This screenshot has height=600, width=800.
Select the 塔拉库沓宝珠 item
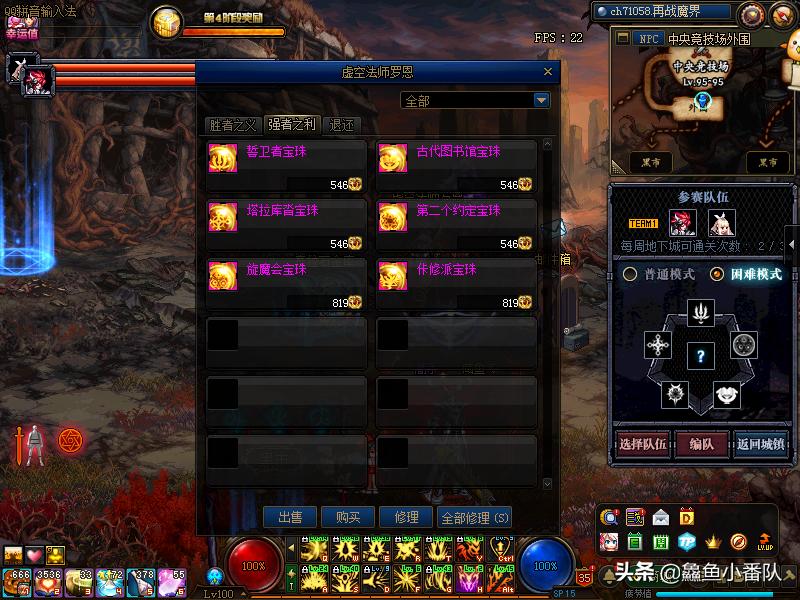pos(286,219)
